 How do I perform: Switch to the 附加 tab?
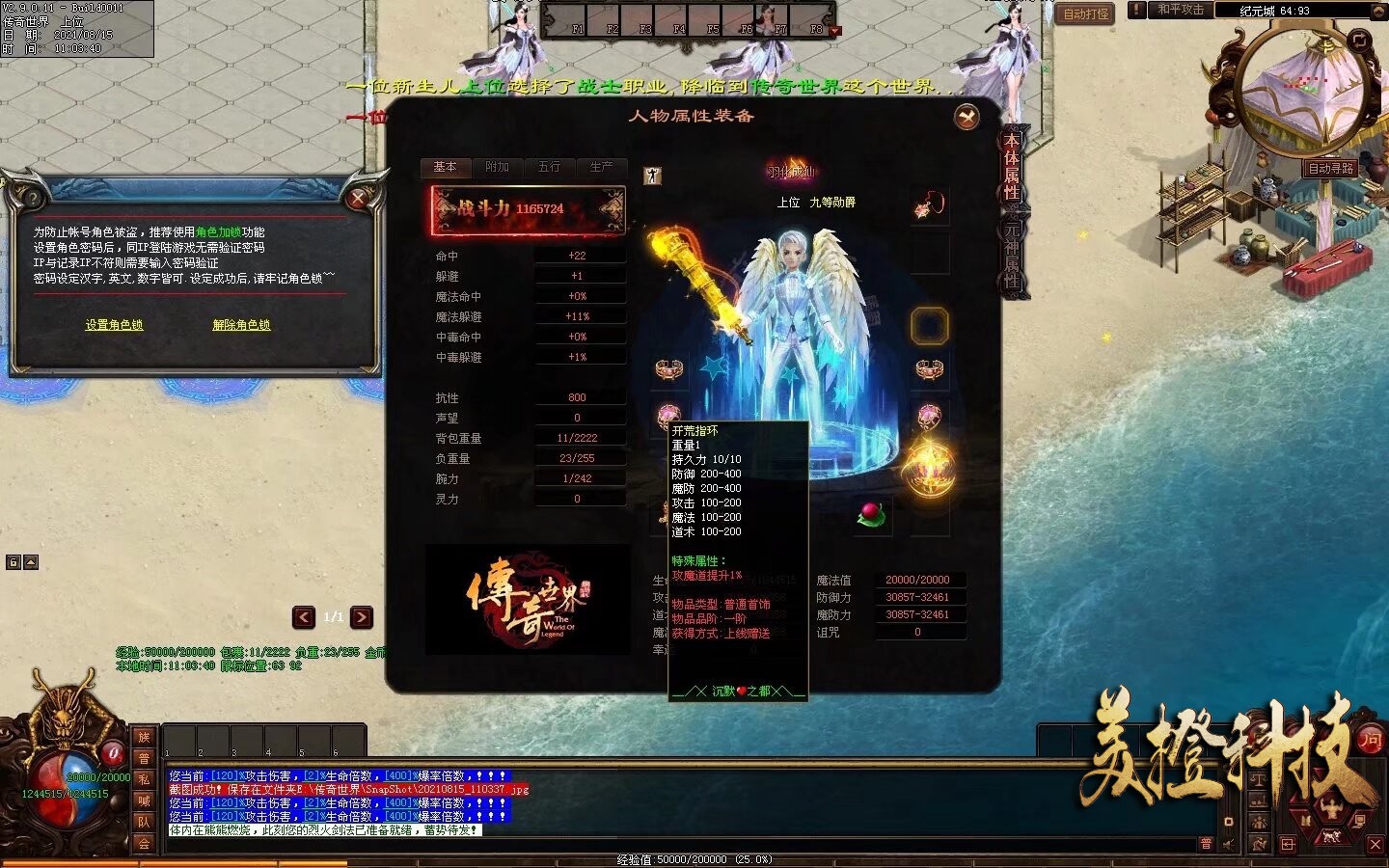[496, 167]
